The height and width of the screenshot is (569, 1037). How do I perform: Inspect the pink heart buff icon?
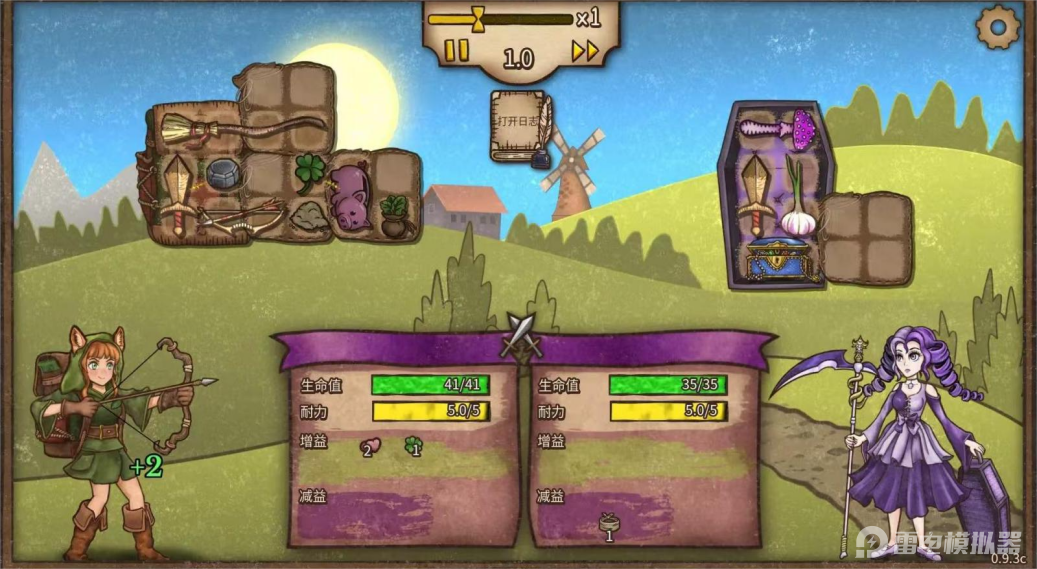point(367,446)
